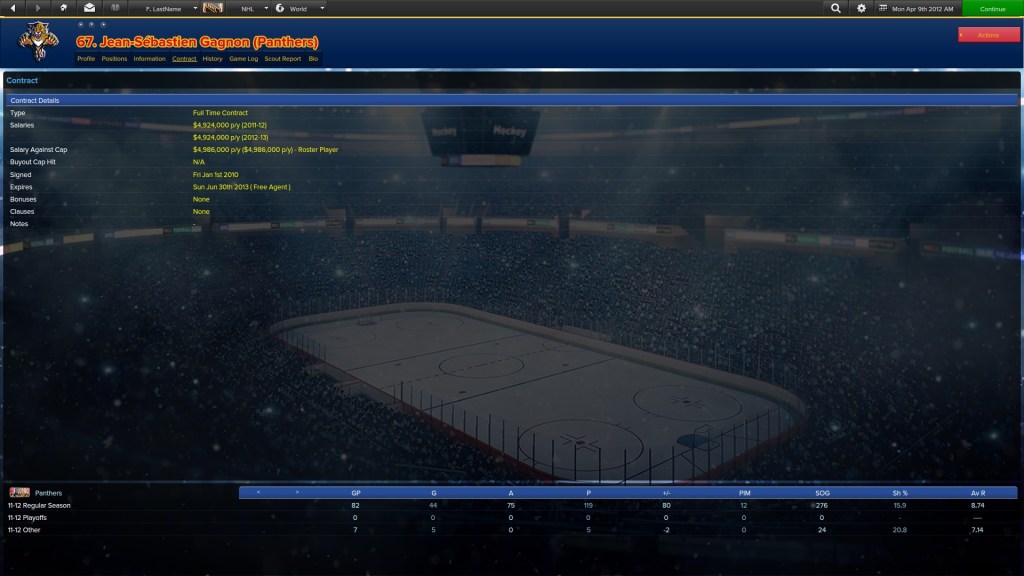The height and width of the screenshot is (576, 1024).
Task: Open the Game Log tab
Action: pos(243,59)
